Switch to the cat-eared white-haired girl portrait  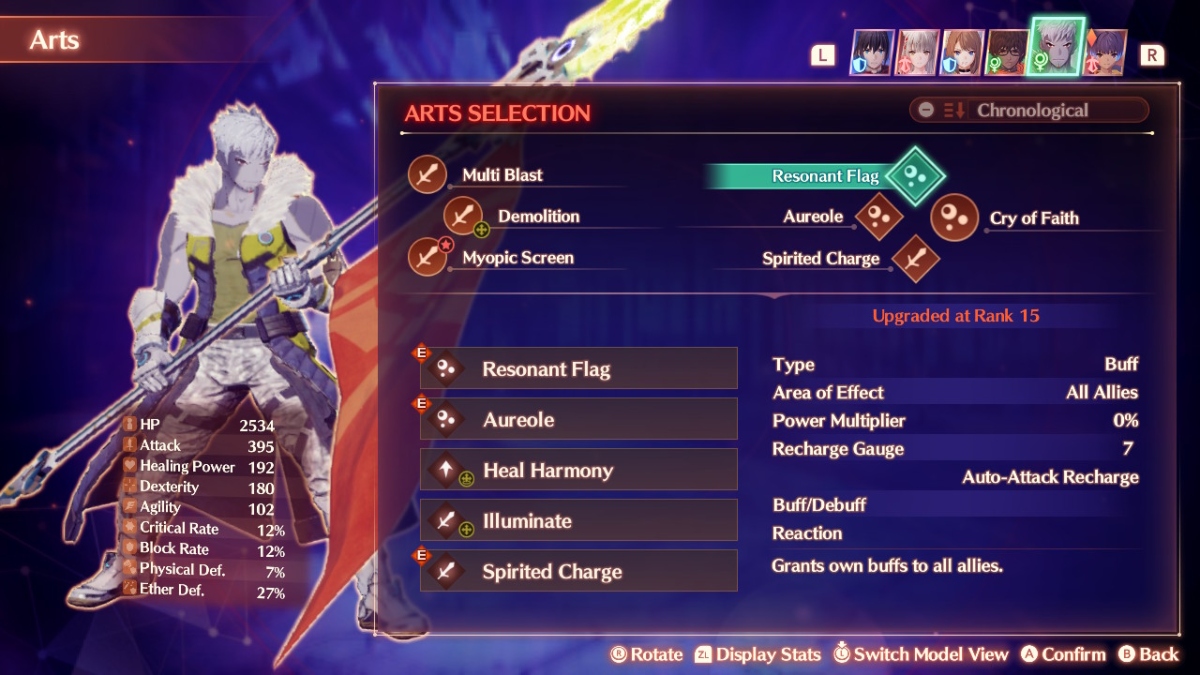[x=915, y=52]
